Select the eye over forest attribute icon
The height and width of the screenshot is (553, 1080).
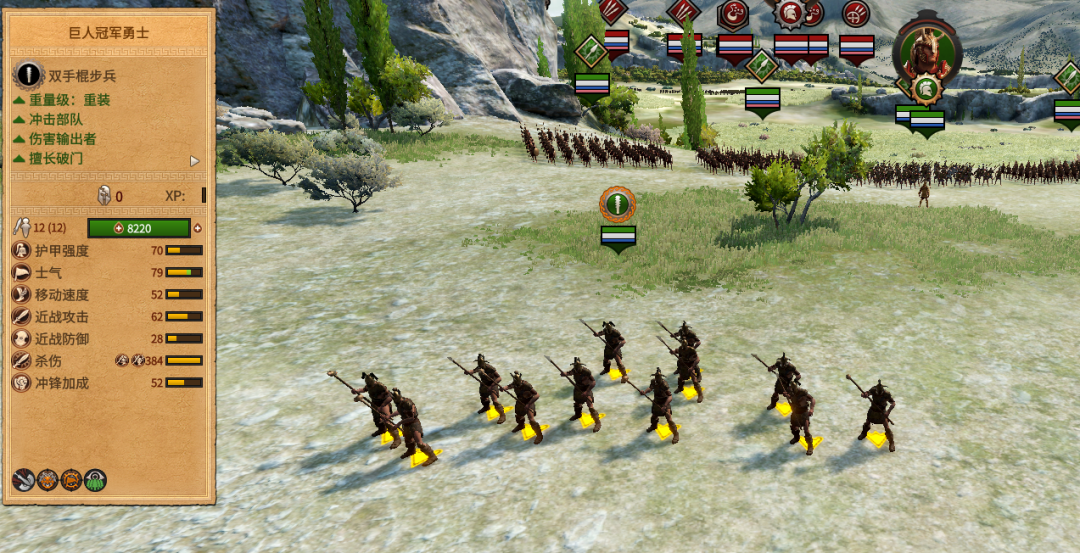[x=95, y=480]
